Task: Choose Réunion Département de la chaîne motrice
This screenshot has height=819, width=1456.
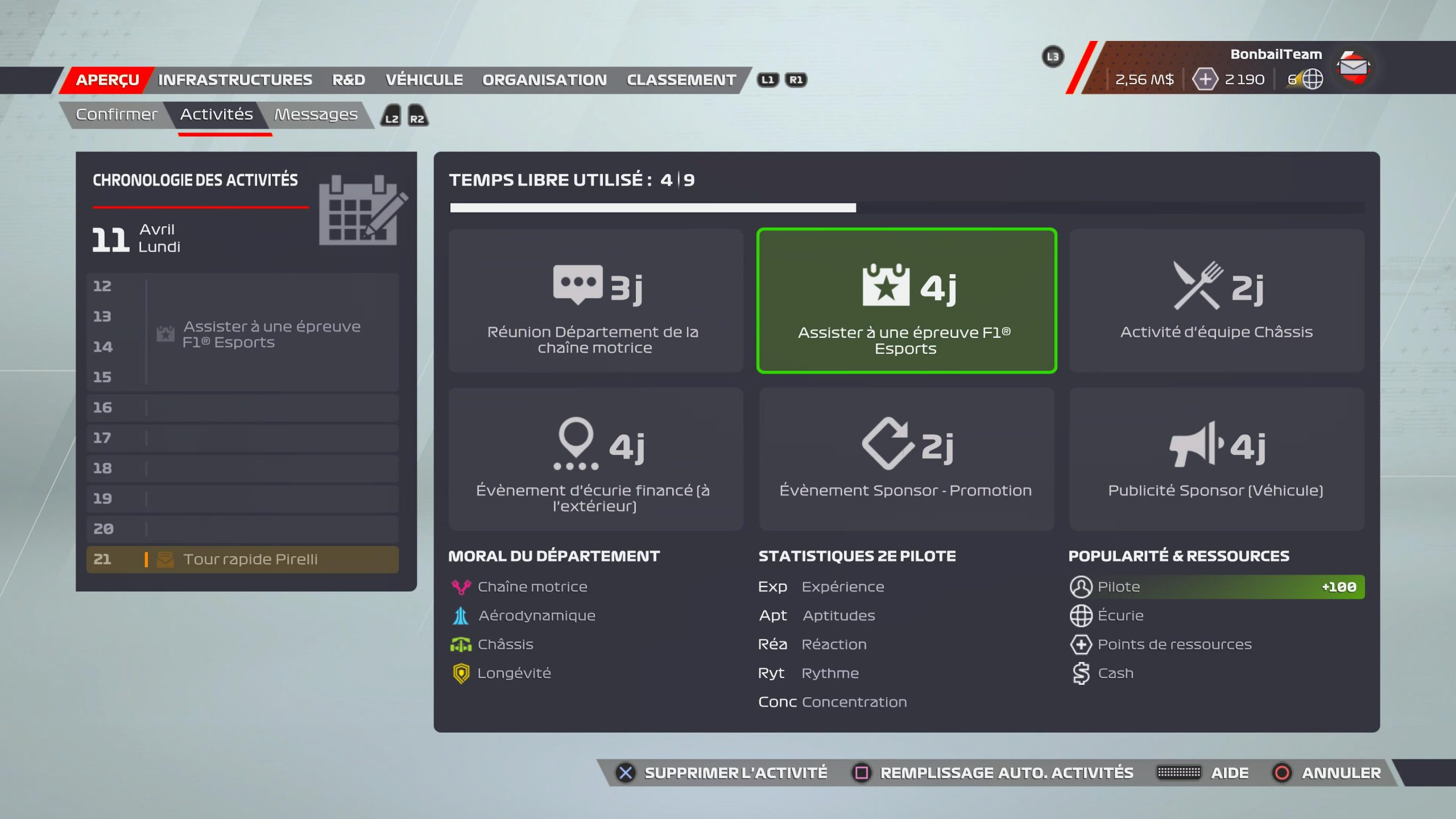Action: click(595, 301)
